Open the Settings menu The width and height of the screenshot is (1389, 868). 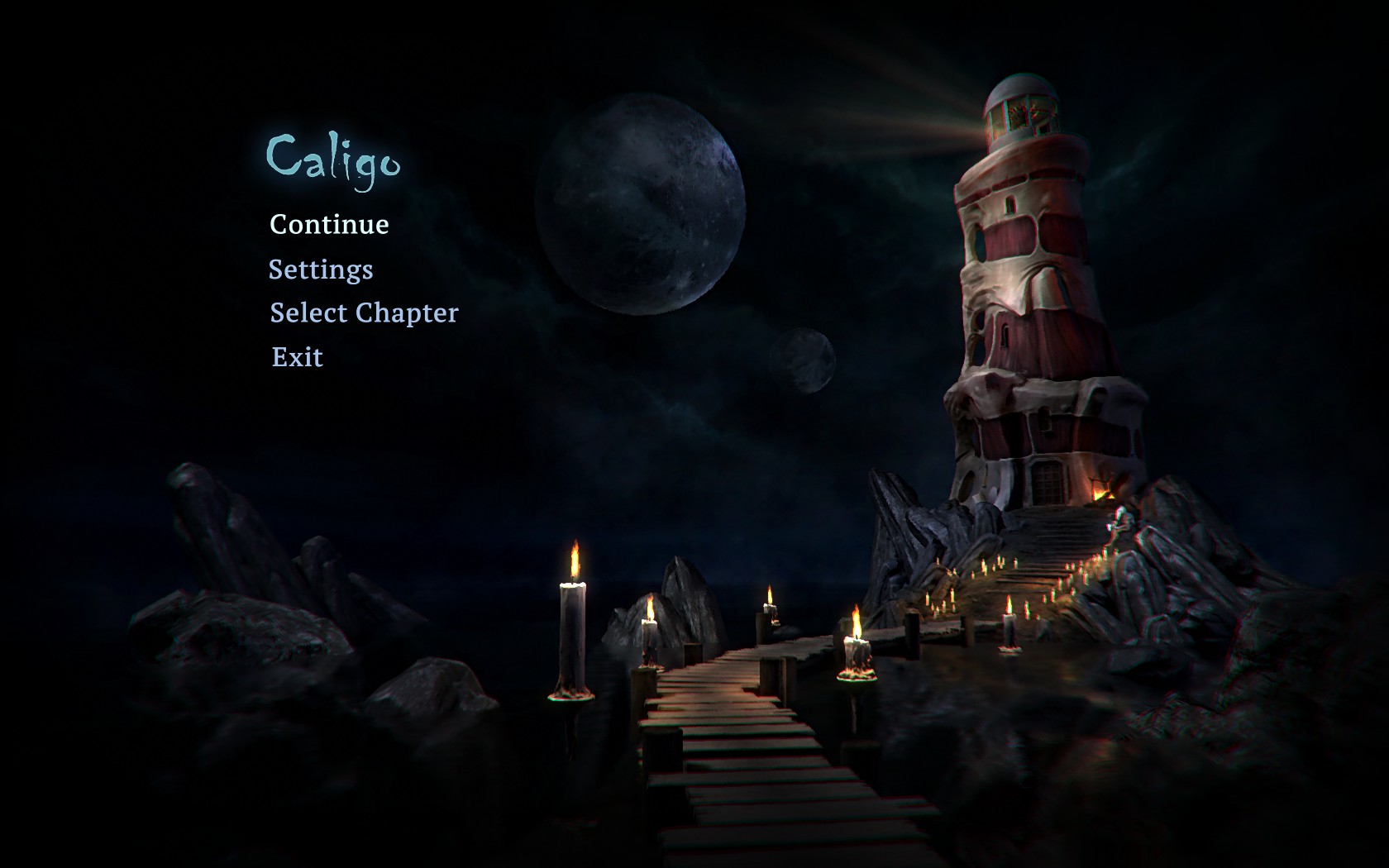[x=321, y=269]
